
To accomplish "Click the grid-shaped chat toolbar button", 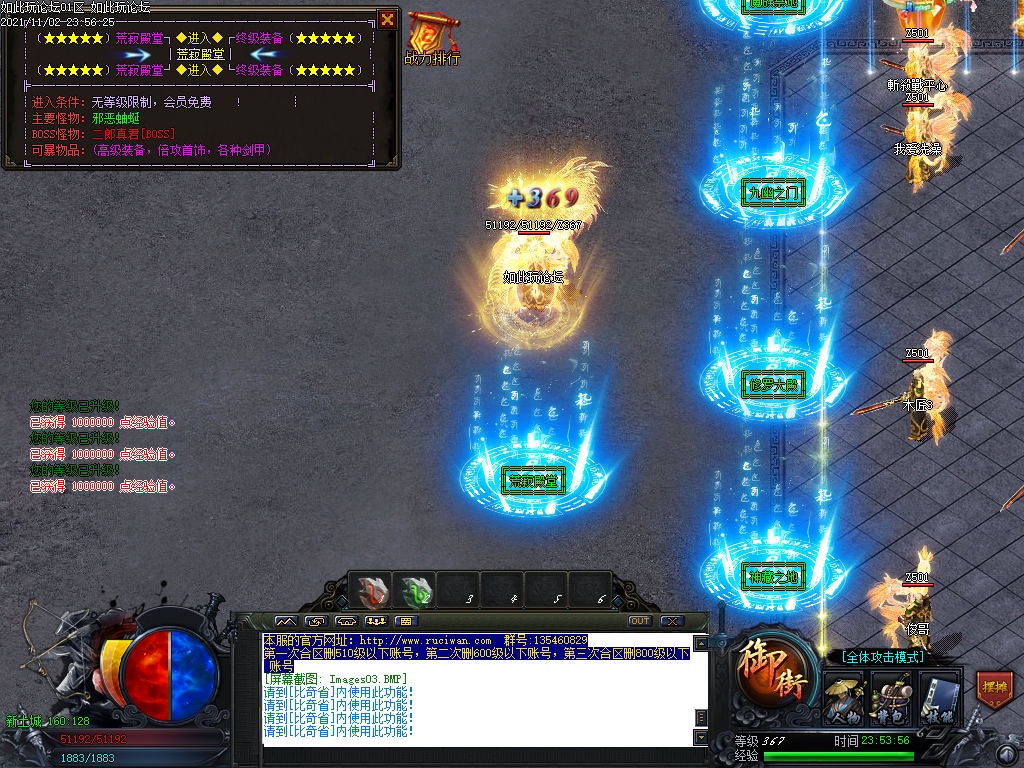I will tap(407, 621).
